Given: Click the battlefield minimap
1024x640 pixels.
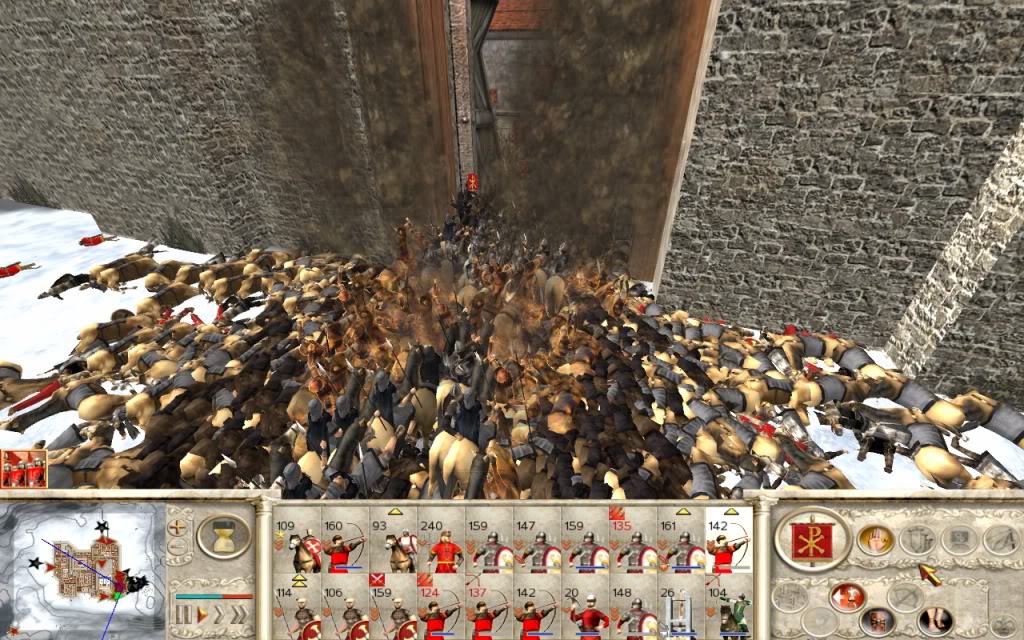Looking at the screenshot, I should 85,567.
